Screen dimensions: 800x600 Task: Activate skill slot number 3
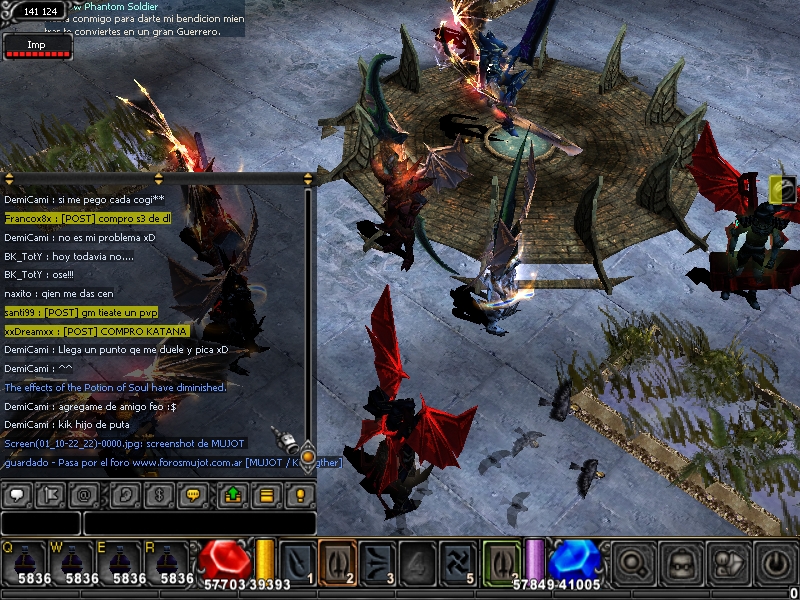(378, 560)
